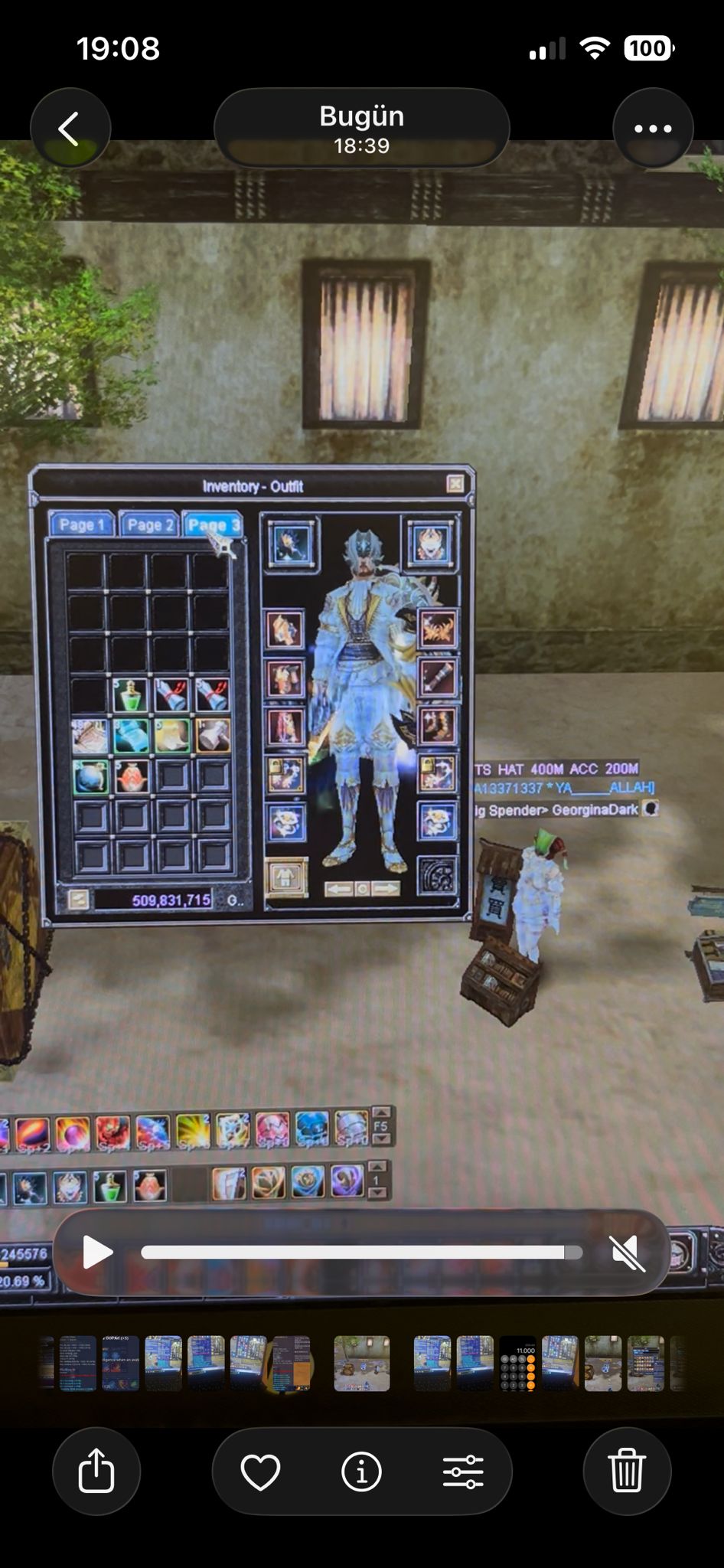
Task: Rotate character preview with right arrow
Action: [386, 889]
